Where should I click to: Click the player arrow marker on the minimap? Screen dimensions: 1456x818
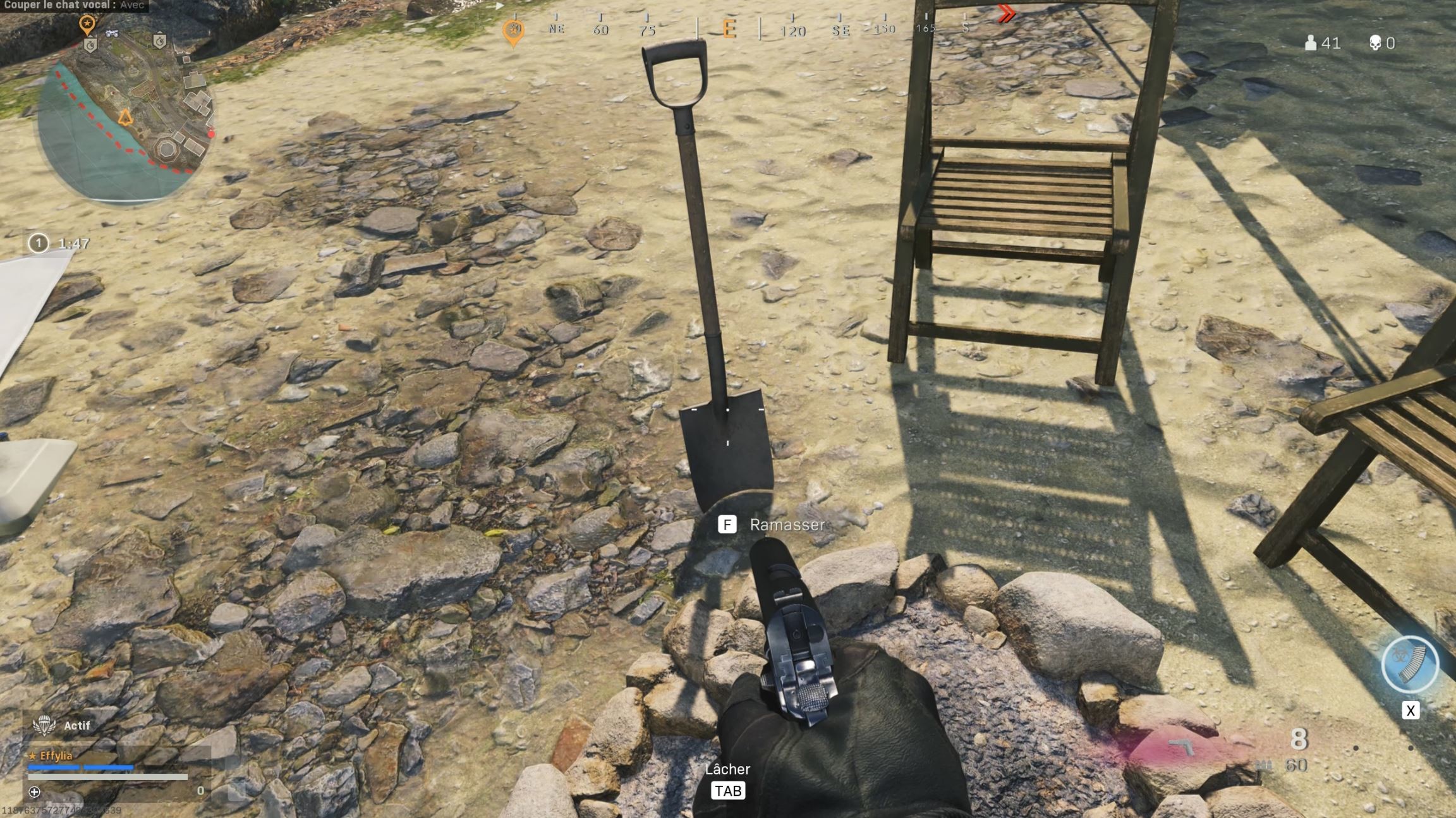point(124,118)
